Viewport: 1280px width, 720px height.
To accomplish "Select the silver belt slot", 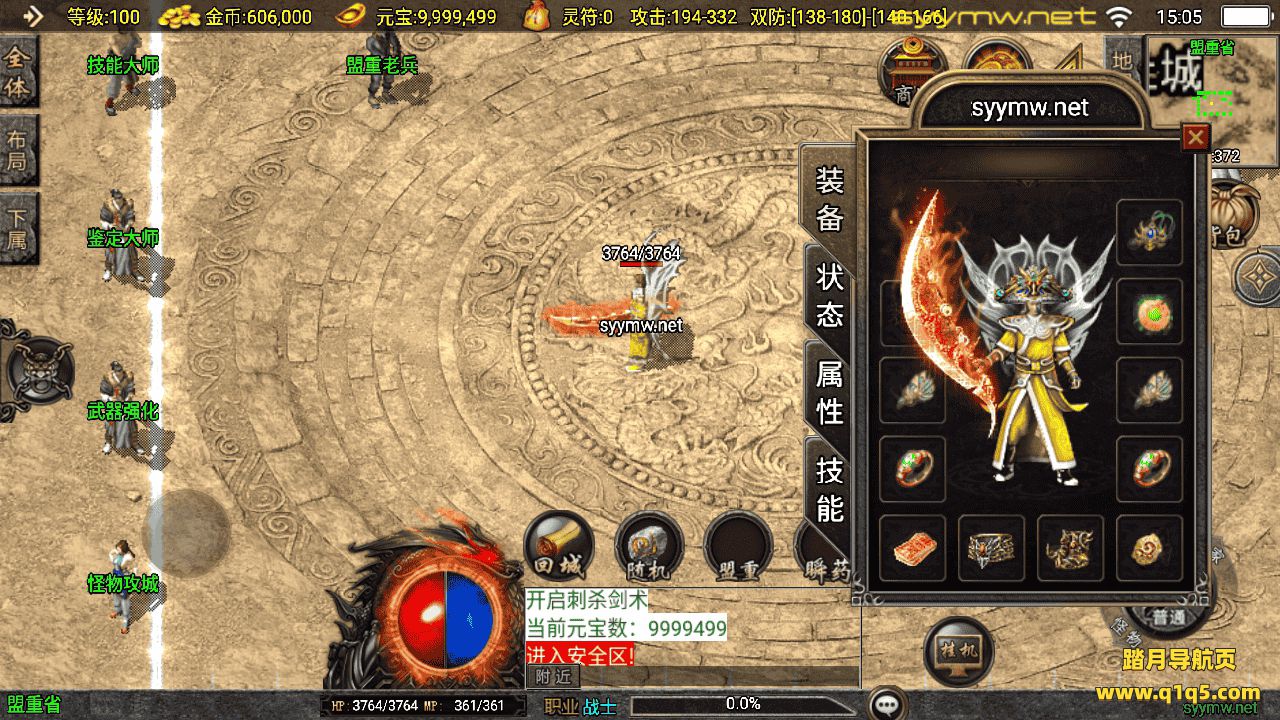I will point(991,548).
